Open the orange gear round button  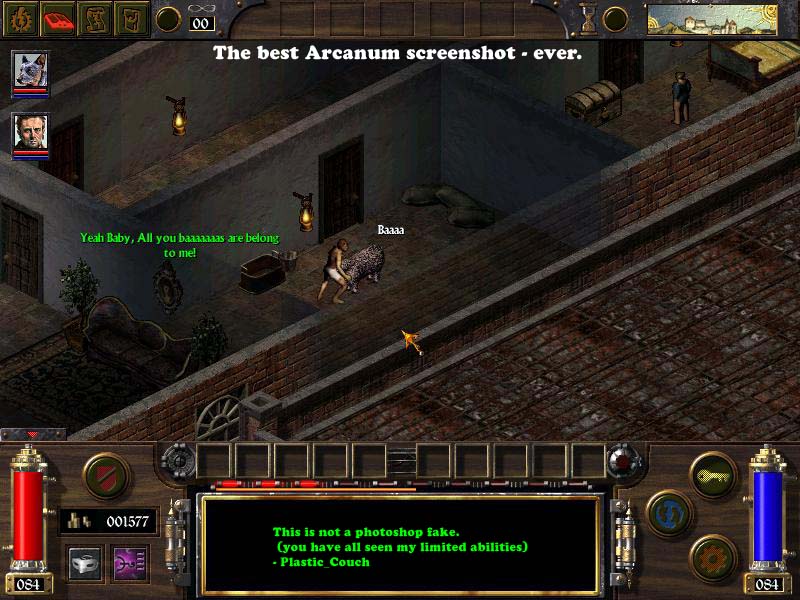(711, 557)
